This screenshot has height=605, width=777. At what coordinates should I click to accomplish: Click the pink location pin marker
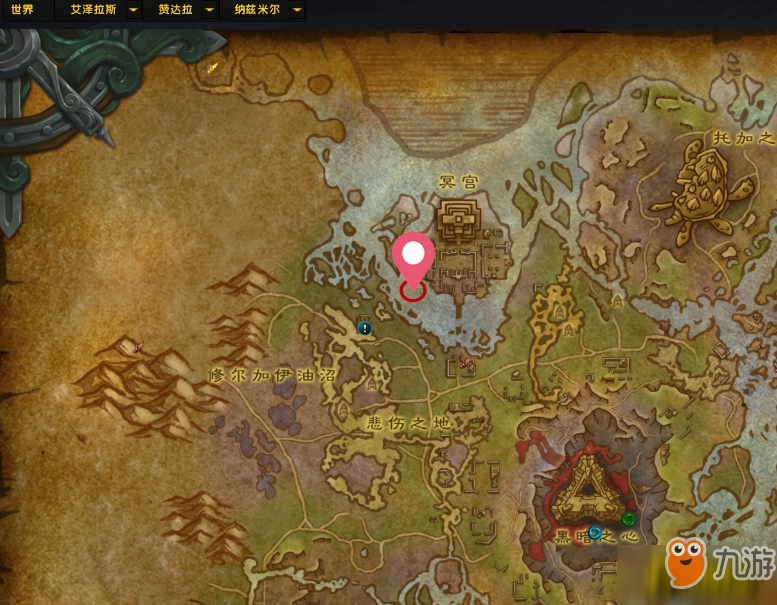(x=413, y=256)
